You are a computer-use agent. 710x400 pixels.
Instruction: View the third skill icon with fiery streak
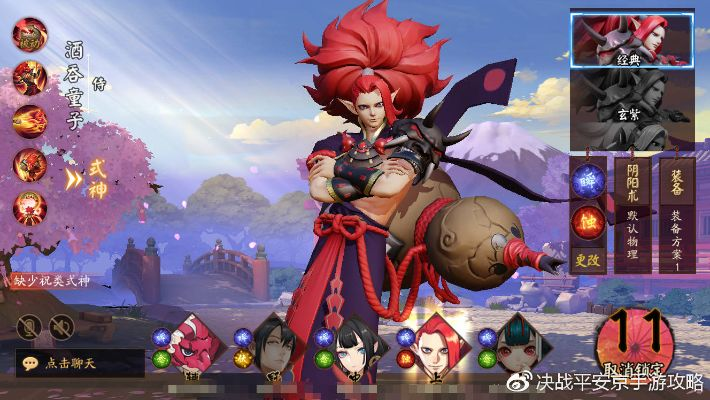pos(29,120)
